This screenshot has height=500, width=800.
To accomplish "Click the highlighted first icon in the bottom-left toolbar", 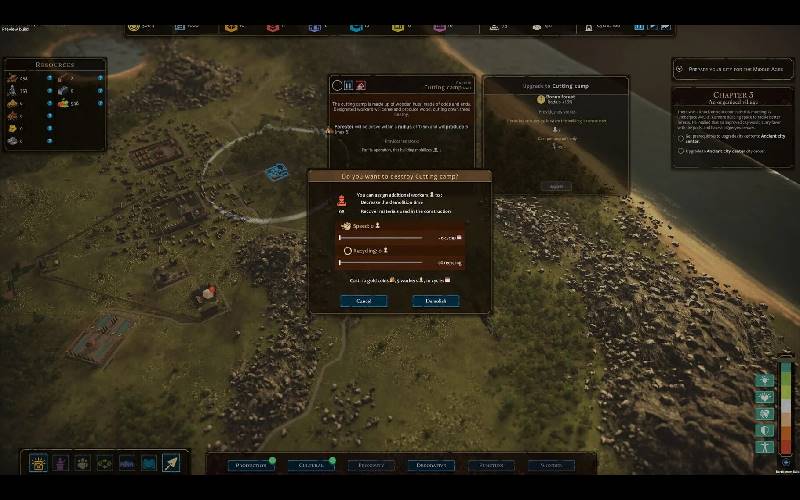I will [x=39, y=463].
